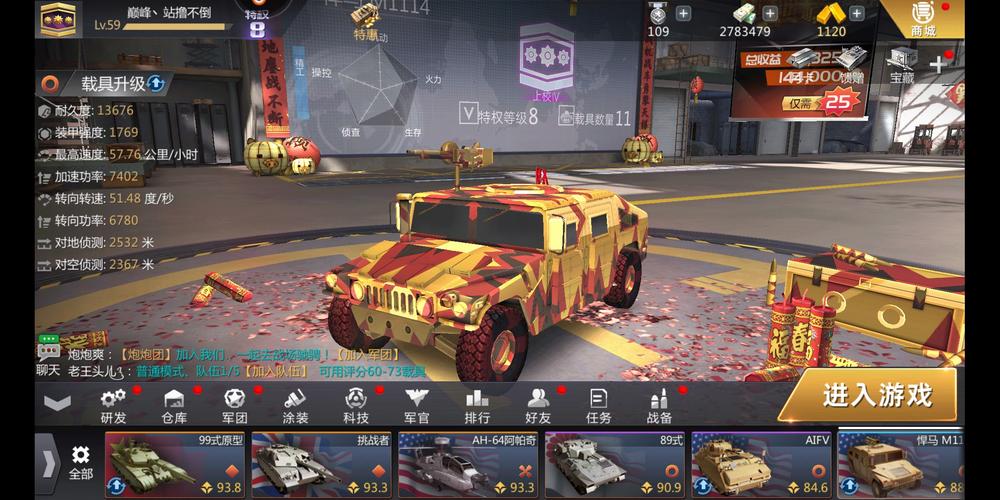Viewport: 1000px width, 500px height.
Task: Open the 军官 officer menu
Action: [x=416, y=405]
